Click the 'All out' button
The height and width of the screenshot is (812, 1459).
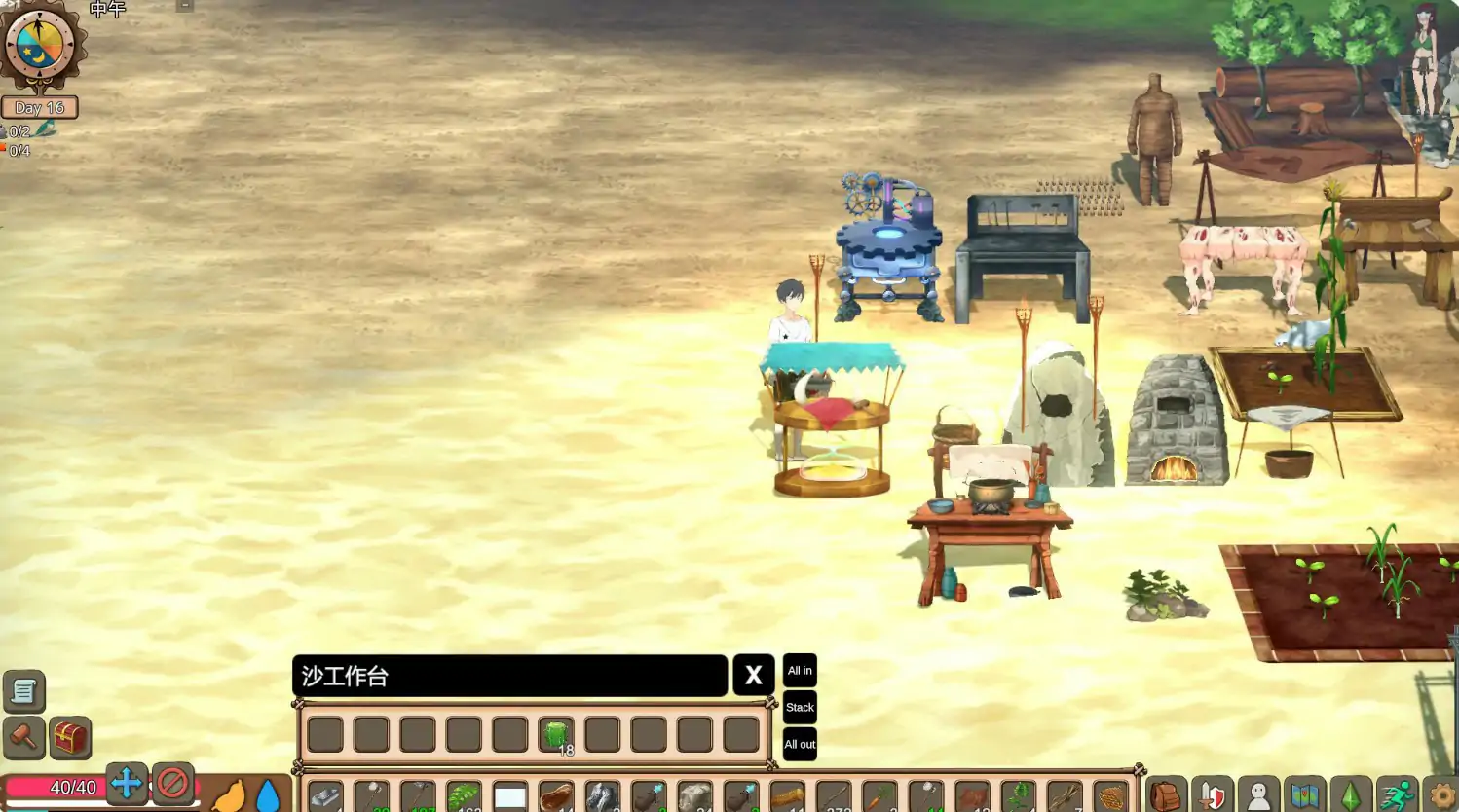[x=799, y=744]
